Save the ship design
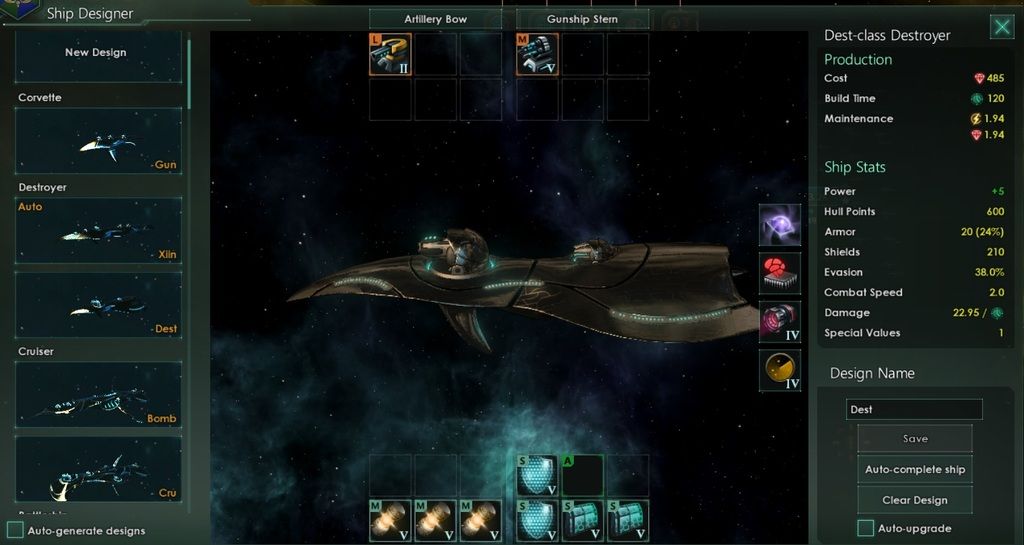Viewport: 1024px width, 545px height. tap(914, 438)
